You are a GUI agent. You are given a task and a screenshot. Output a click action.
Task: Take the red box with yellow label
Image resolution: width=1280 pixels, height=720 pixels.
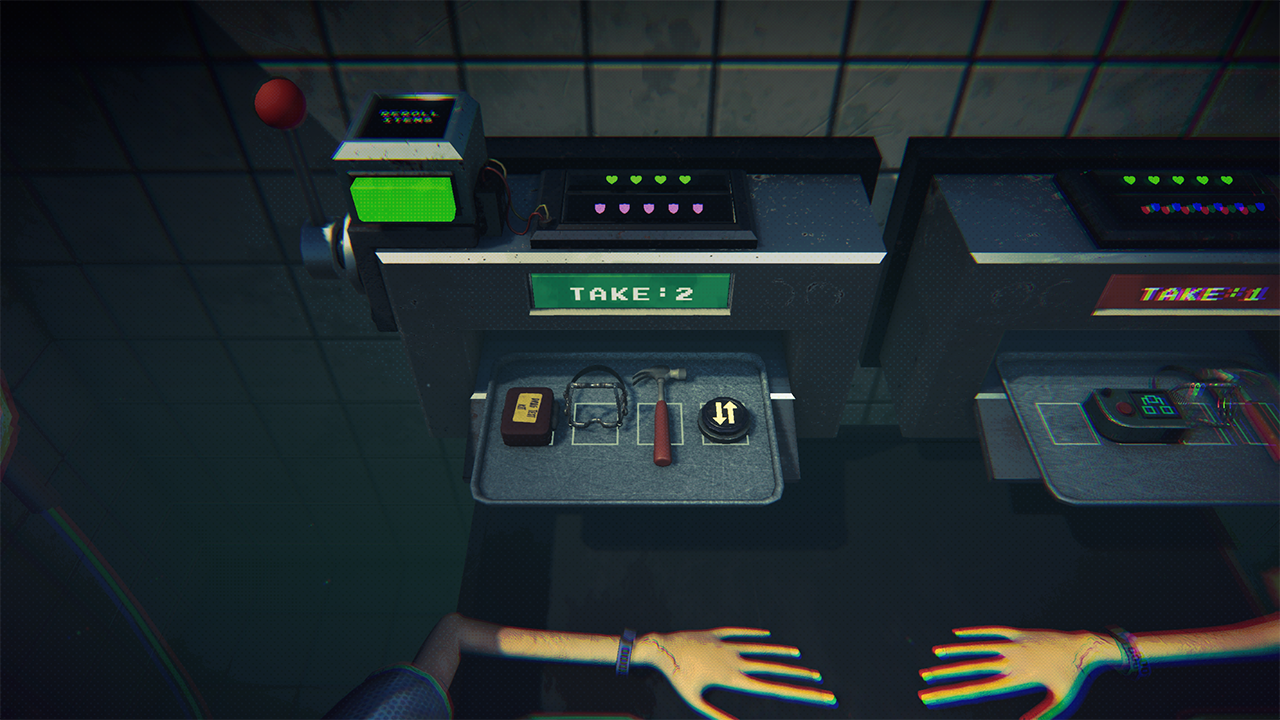point(527,416)
